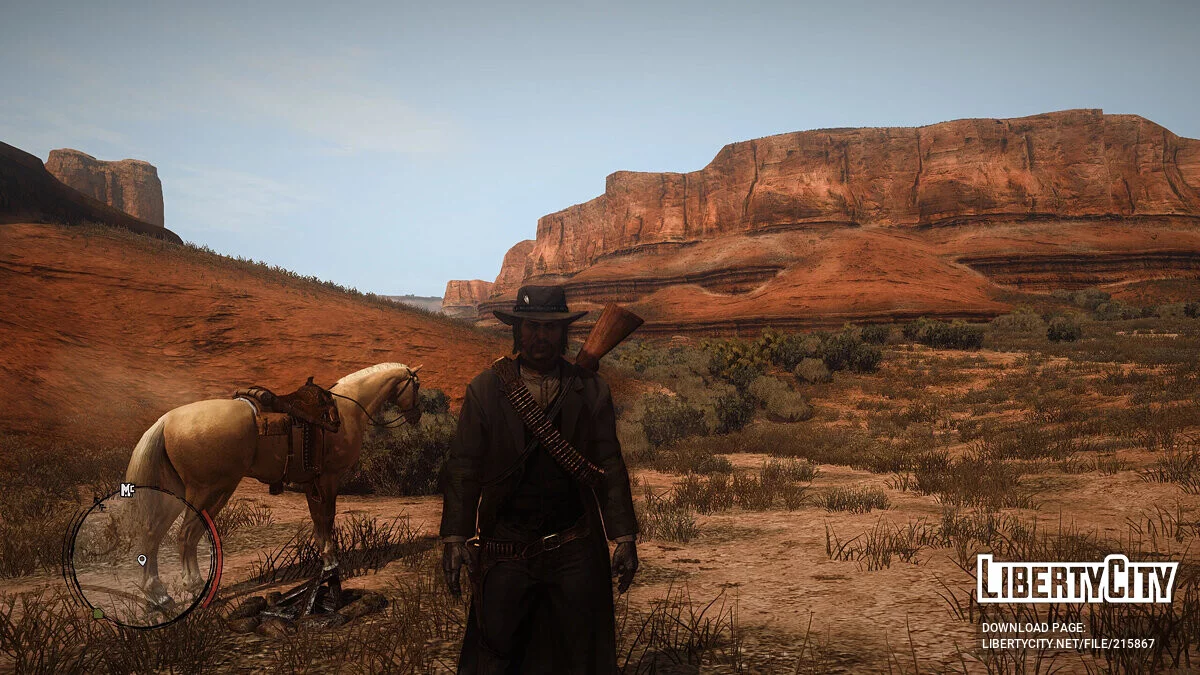Click the circular minimap

141,557
